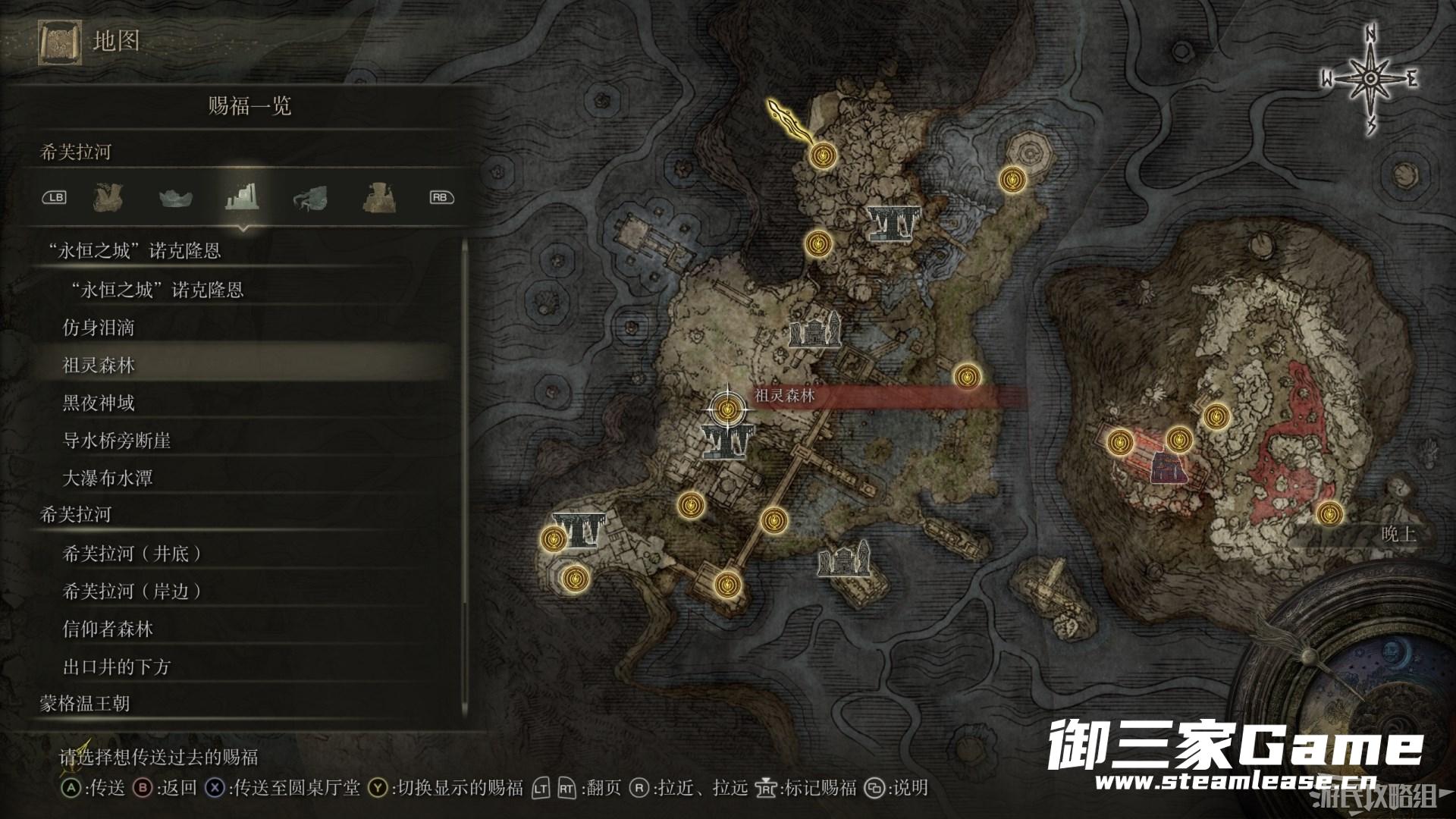
Task: Select the grace marker beside the golden sword
Action: (x=820, y=155)
